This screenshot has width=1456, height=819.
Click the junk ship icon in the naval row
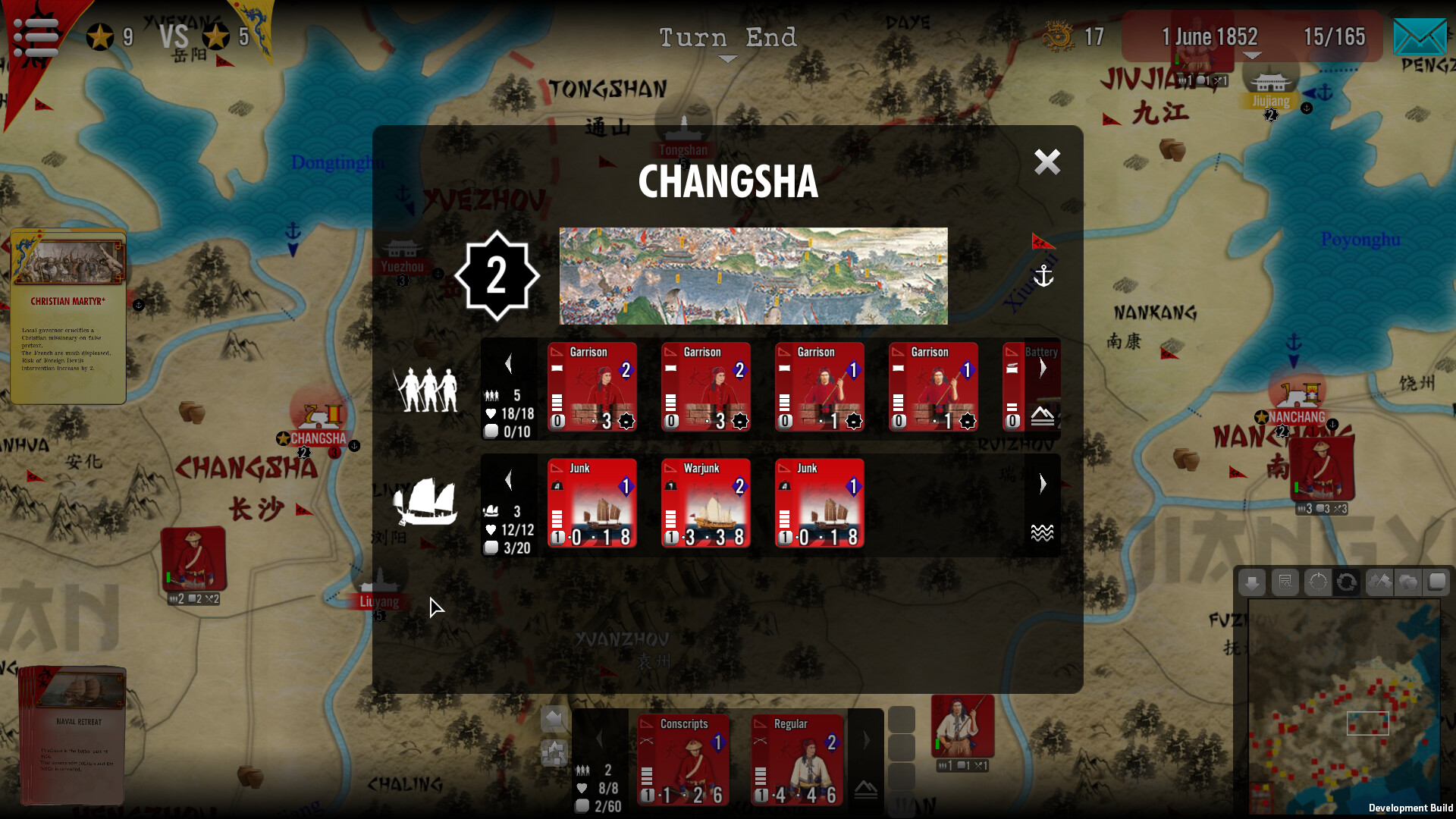point(425,502)
